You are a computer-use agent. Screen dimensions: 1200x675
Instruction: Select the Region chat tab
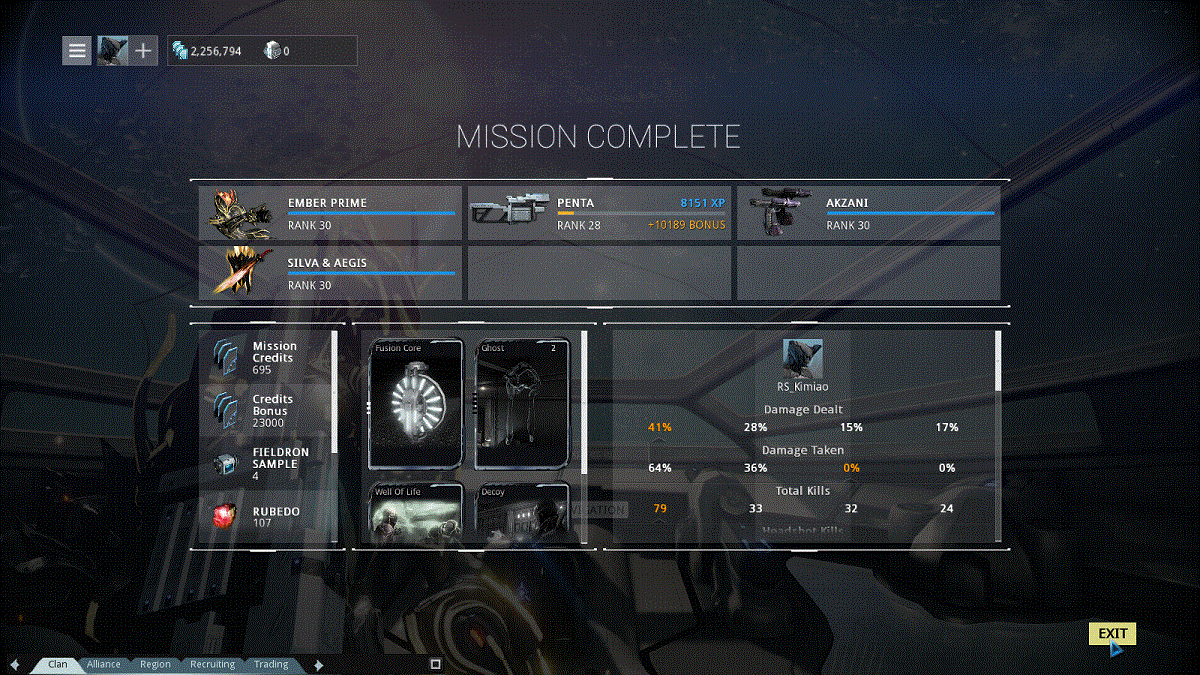[x=155, y=664]
